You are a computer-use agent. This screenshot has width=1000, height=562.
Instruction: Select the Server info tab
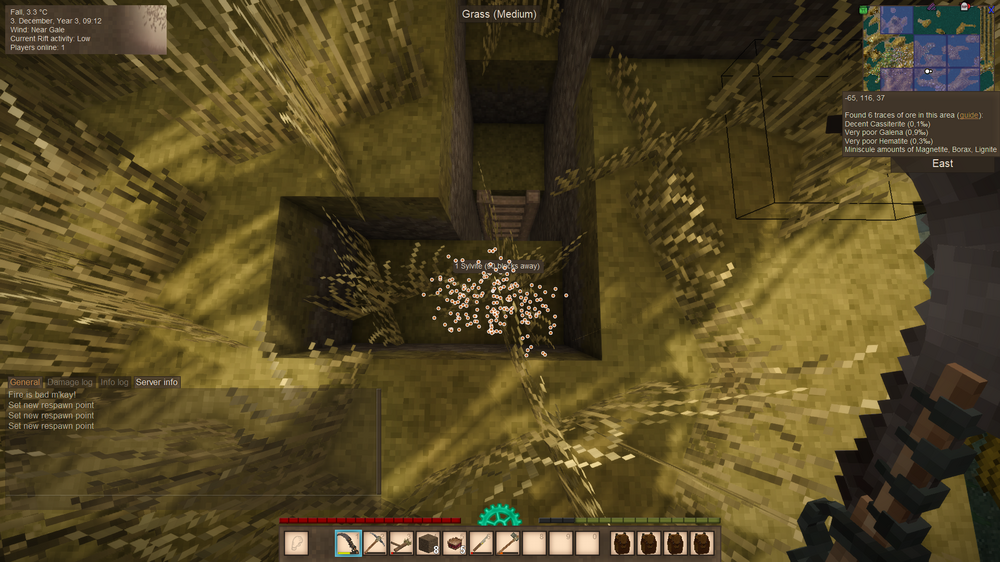coord(157,382)
